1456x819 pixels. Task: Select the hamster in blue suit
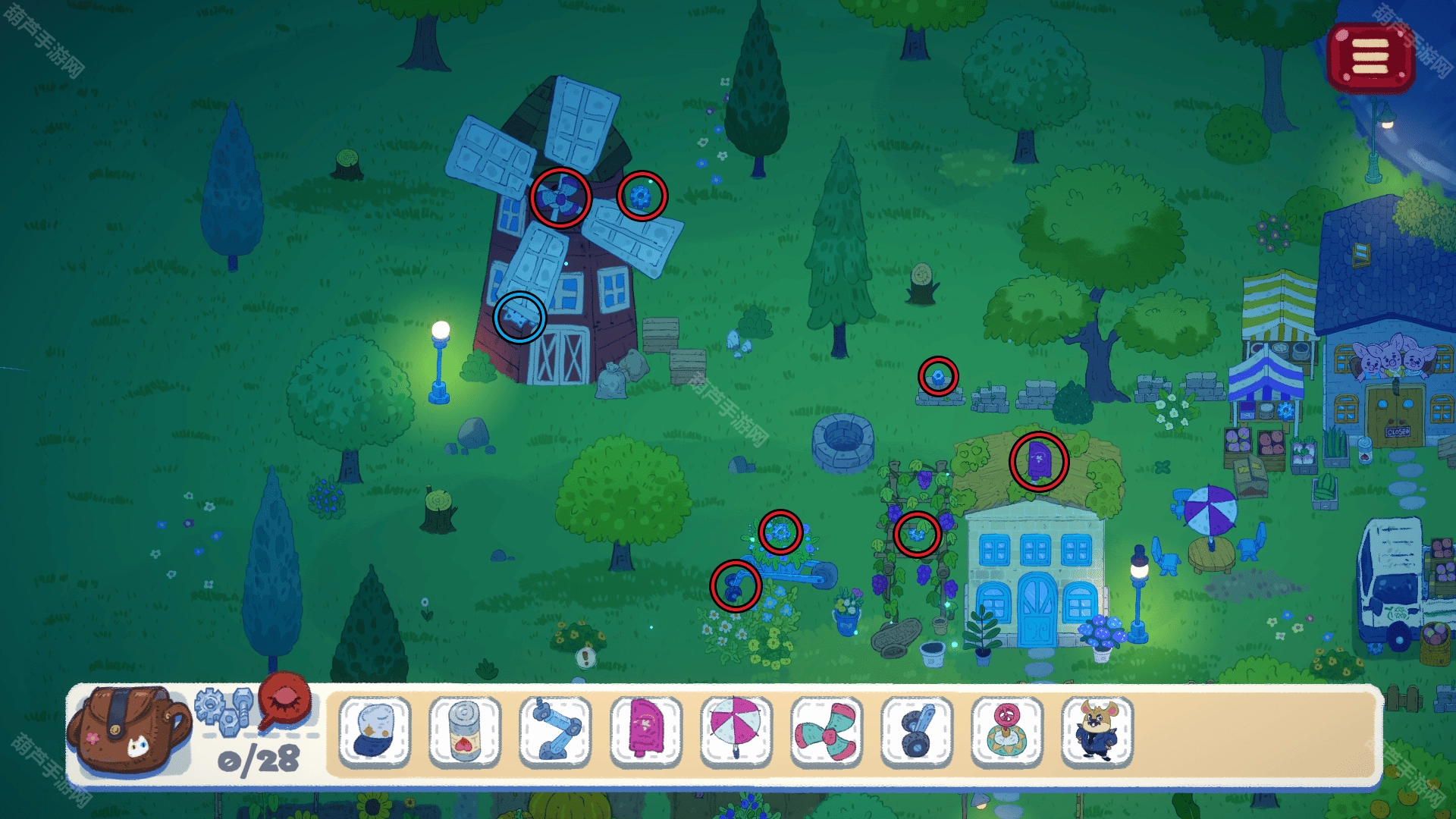tap(1097, 731)
